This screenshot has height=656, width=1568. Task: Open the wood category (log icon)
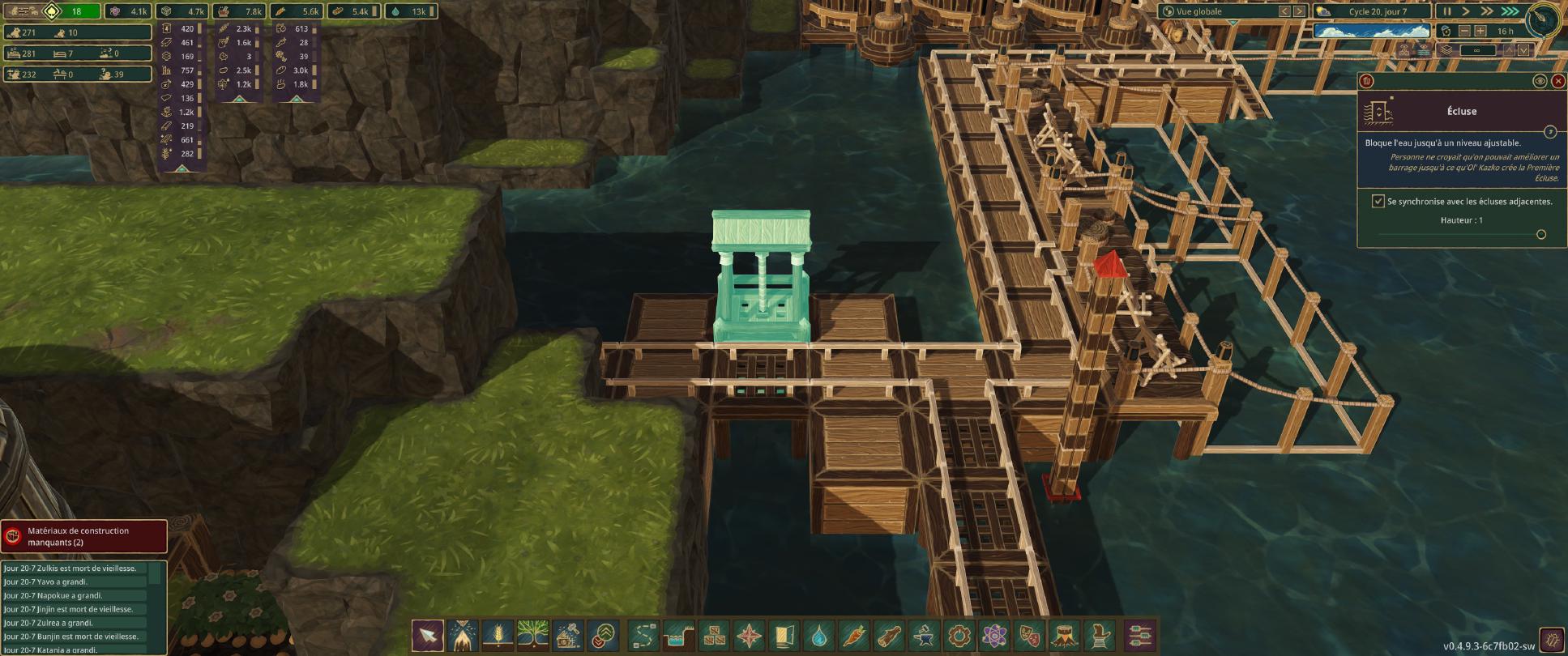(x=889, y=636)
